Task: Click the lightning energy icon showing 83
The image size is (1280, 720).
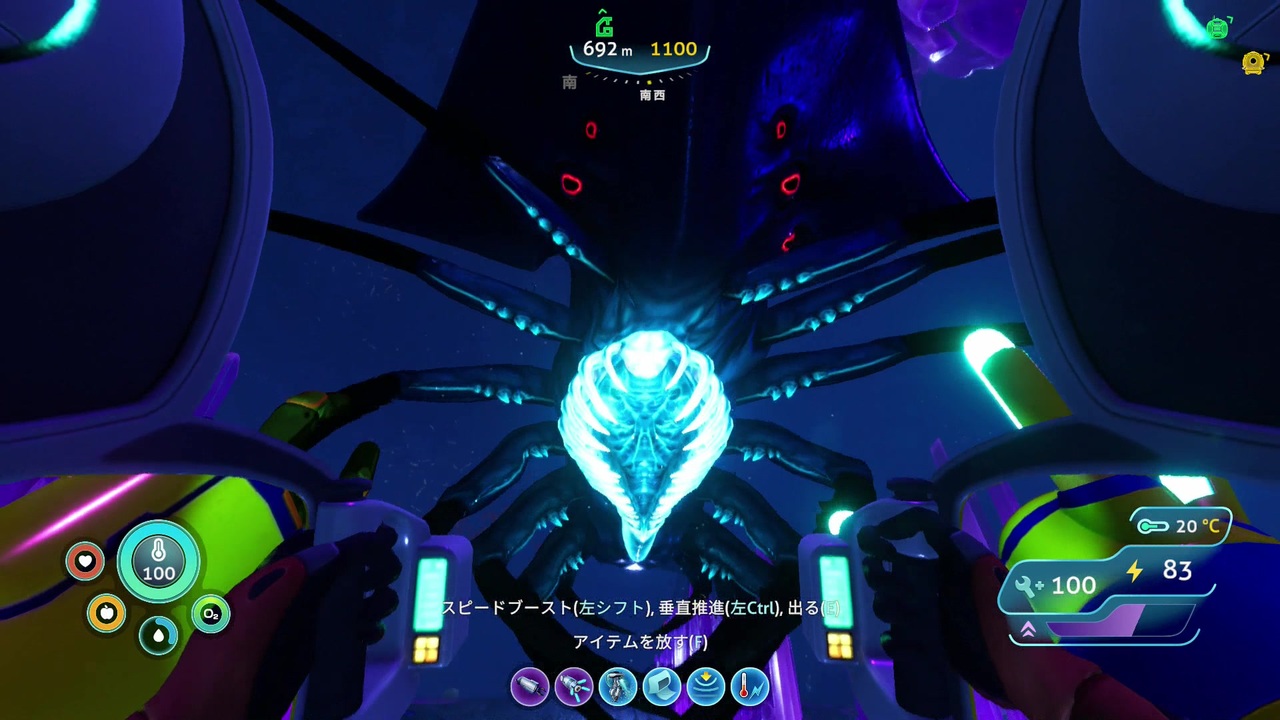Action: [1135, 571]
